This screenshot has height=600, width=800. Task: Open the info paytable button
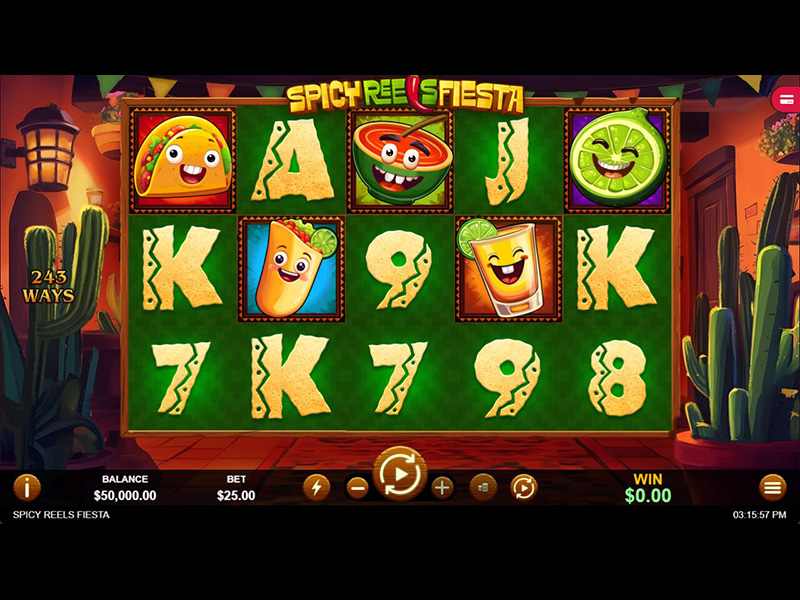tap(26, 487)
